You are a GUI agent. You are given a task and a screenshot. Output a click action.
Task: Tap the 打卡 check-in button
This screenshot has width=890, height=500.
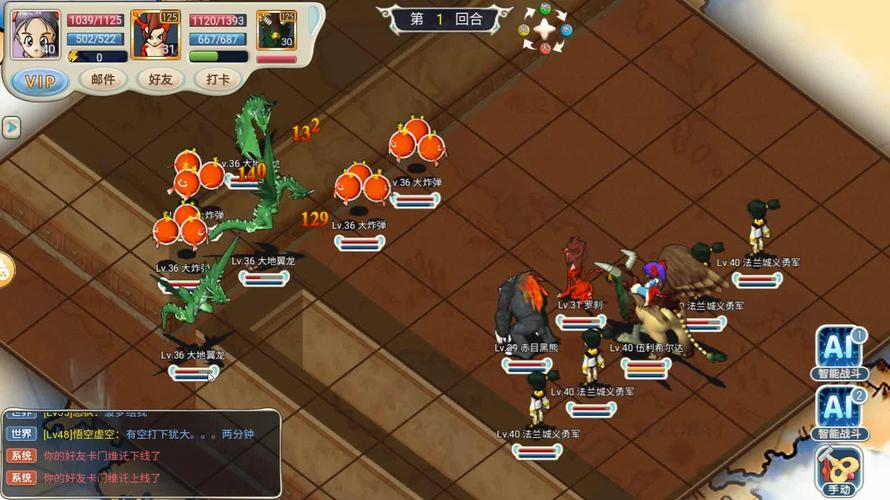click(218, 80)
